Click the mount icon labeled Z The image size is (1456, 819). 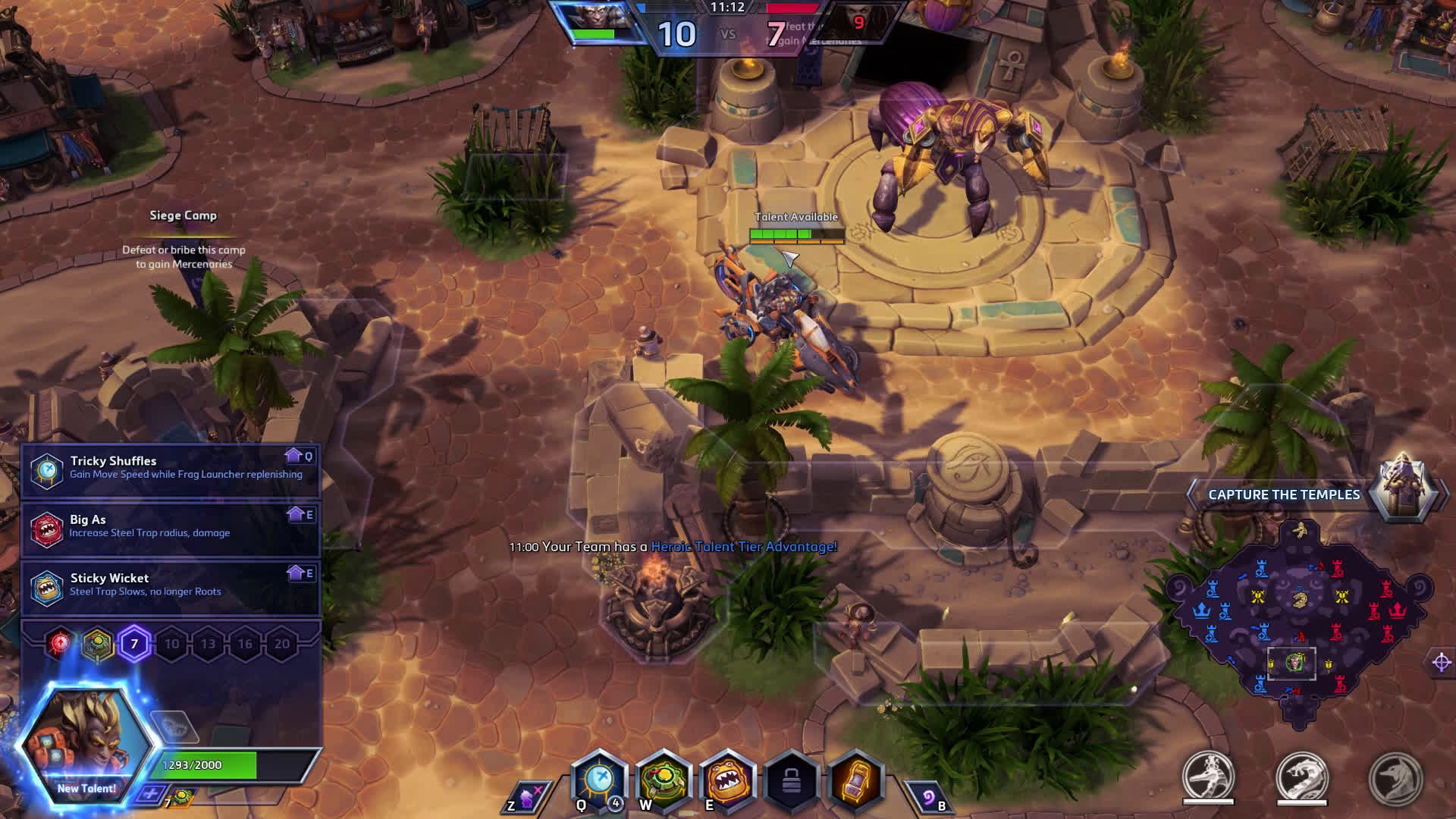pos(526,798)
